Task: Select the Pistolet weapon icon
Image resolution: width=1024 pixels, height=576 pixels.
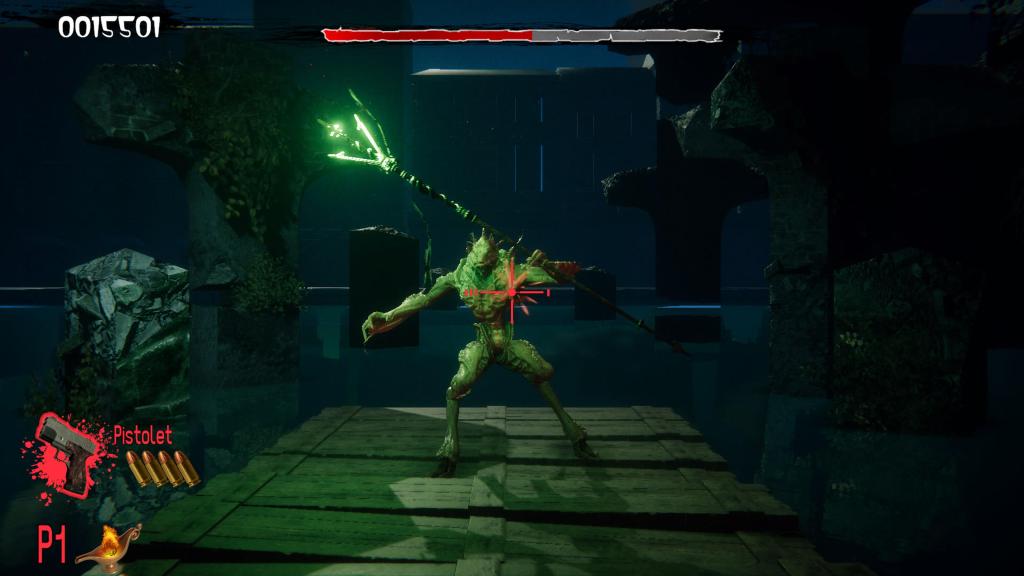Action: tap(68, 453)
